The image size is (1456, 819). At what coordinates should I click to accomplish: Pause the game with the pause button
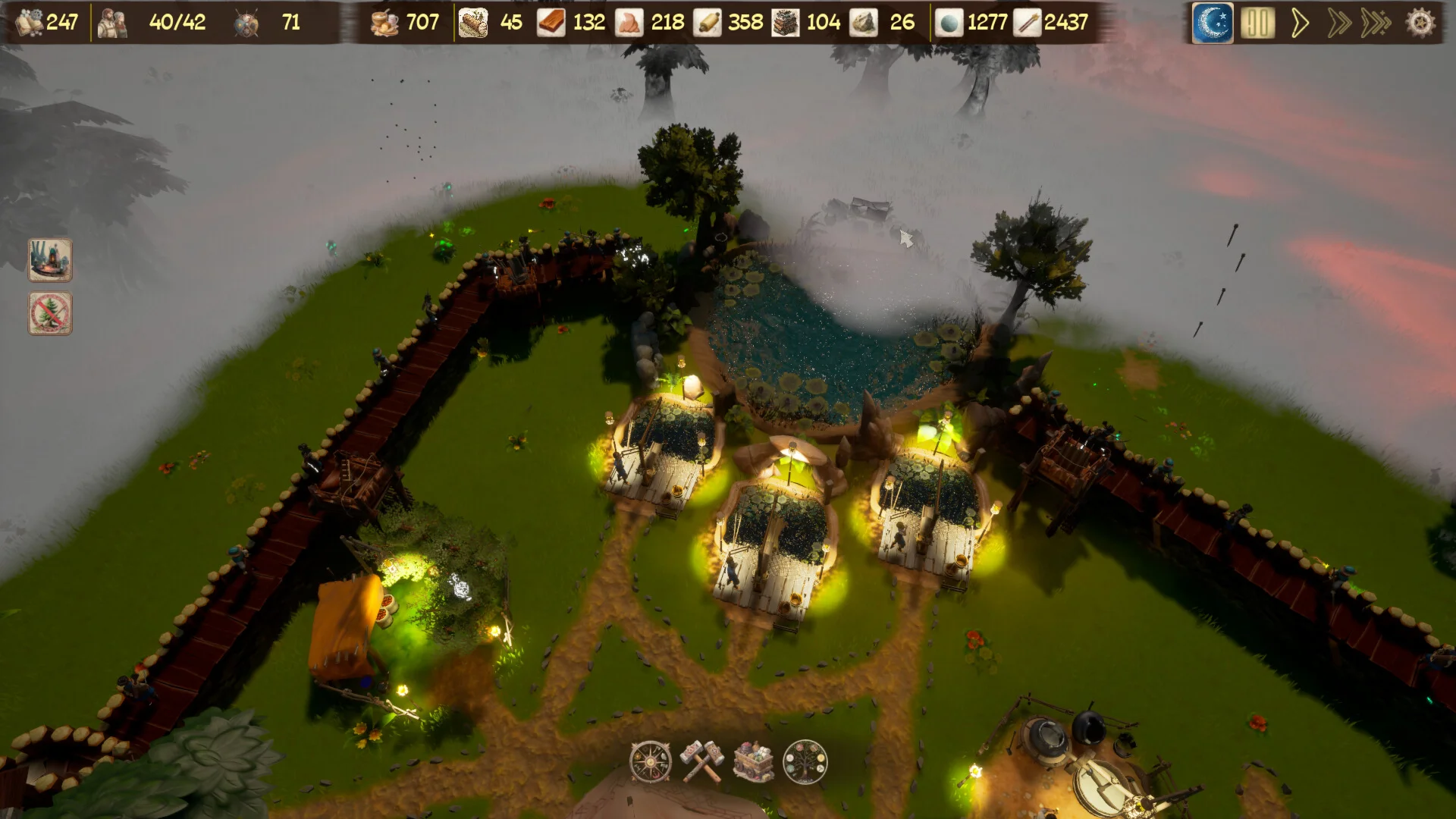click(1257, 23)
